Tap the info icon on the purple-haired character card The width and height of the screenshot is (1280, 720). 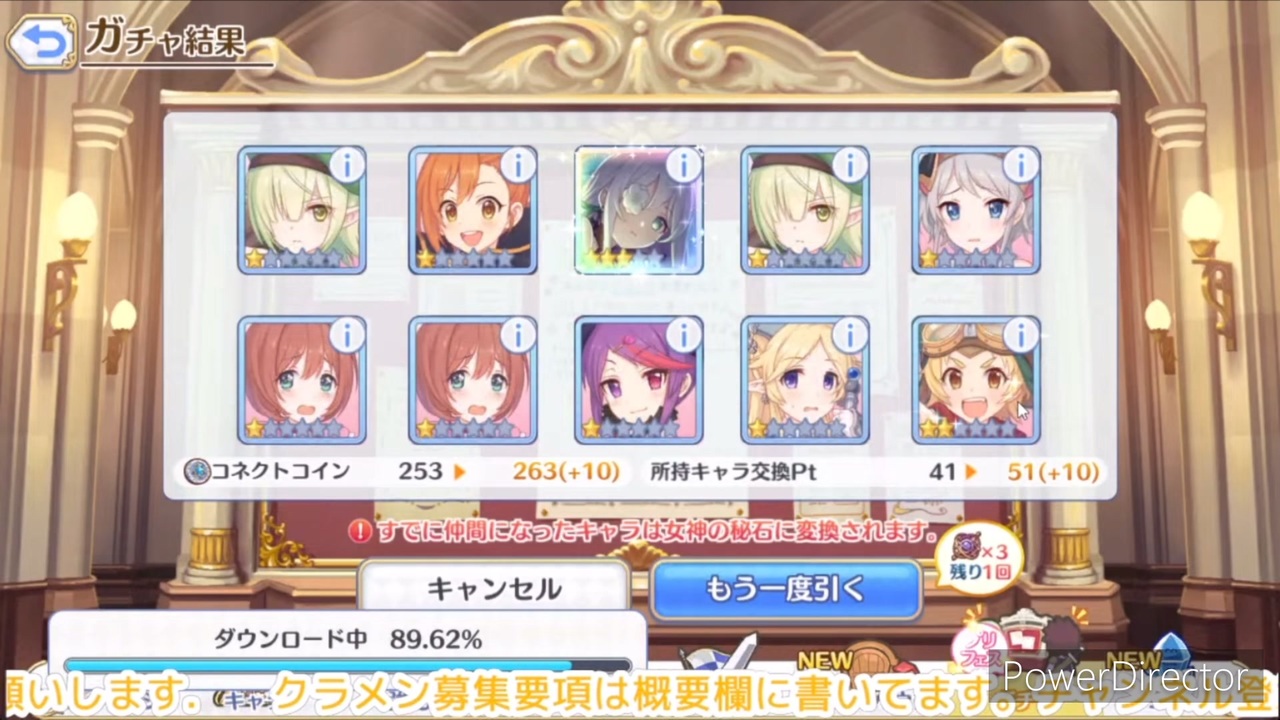[x=684, y=337]
